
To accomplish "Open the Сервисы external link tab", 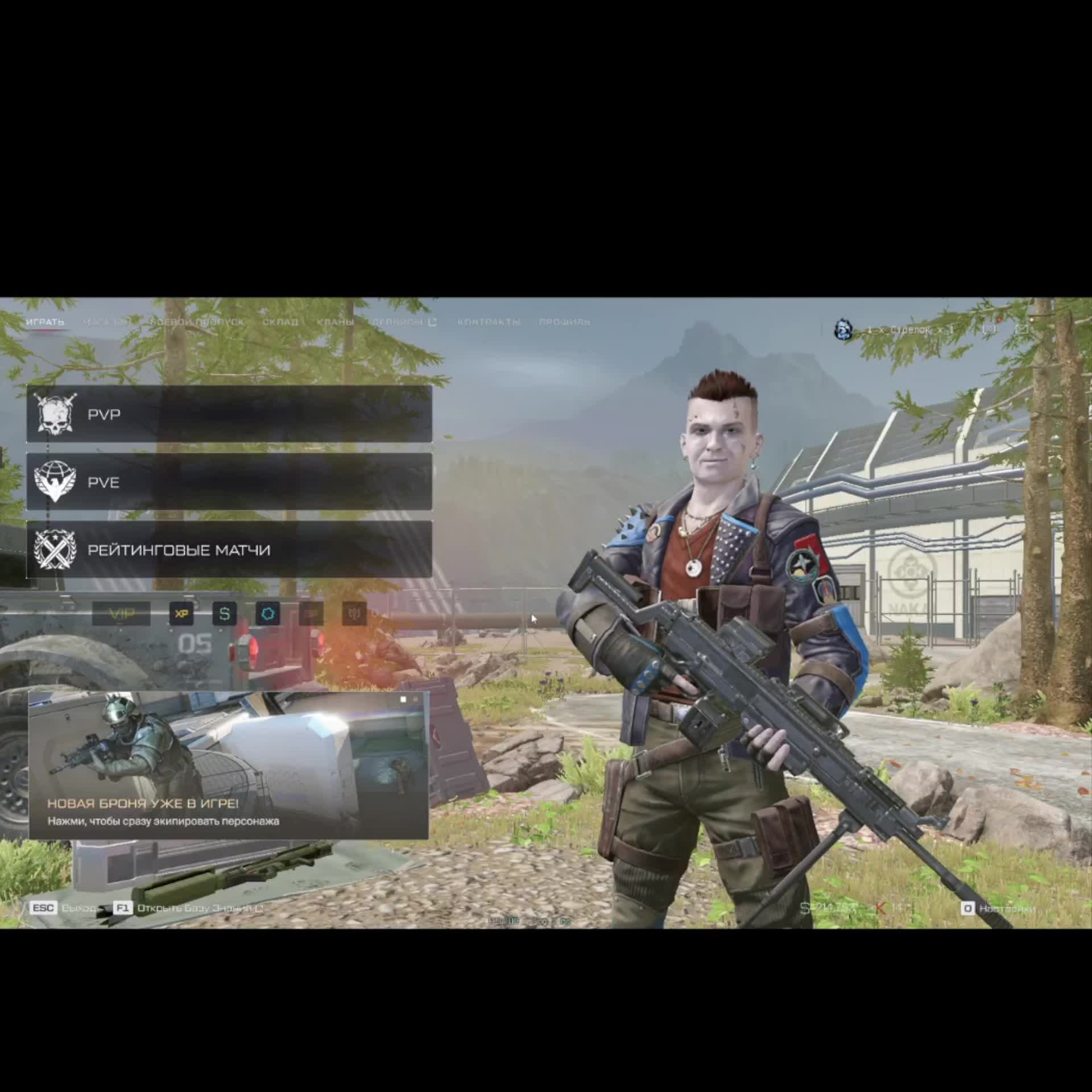I will coord(403,322).
